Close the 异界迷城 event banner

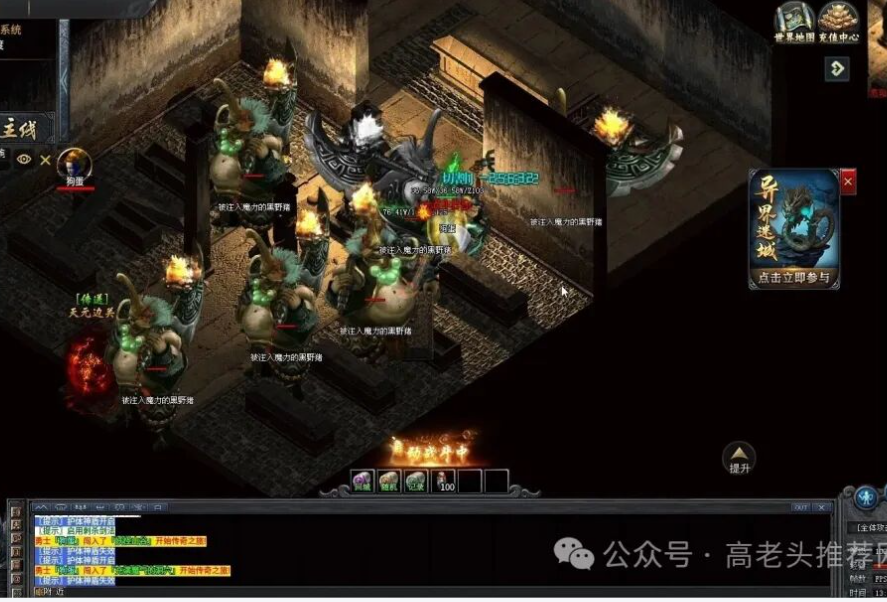848,182
